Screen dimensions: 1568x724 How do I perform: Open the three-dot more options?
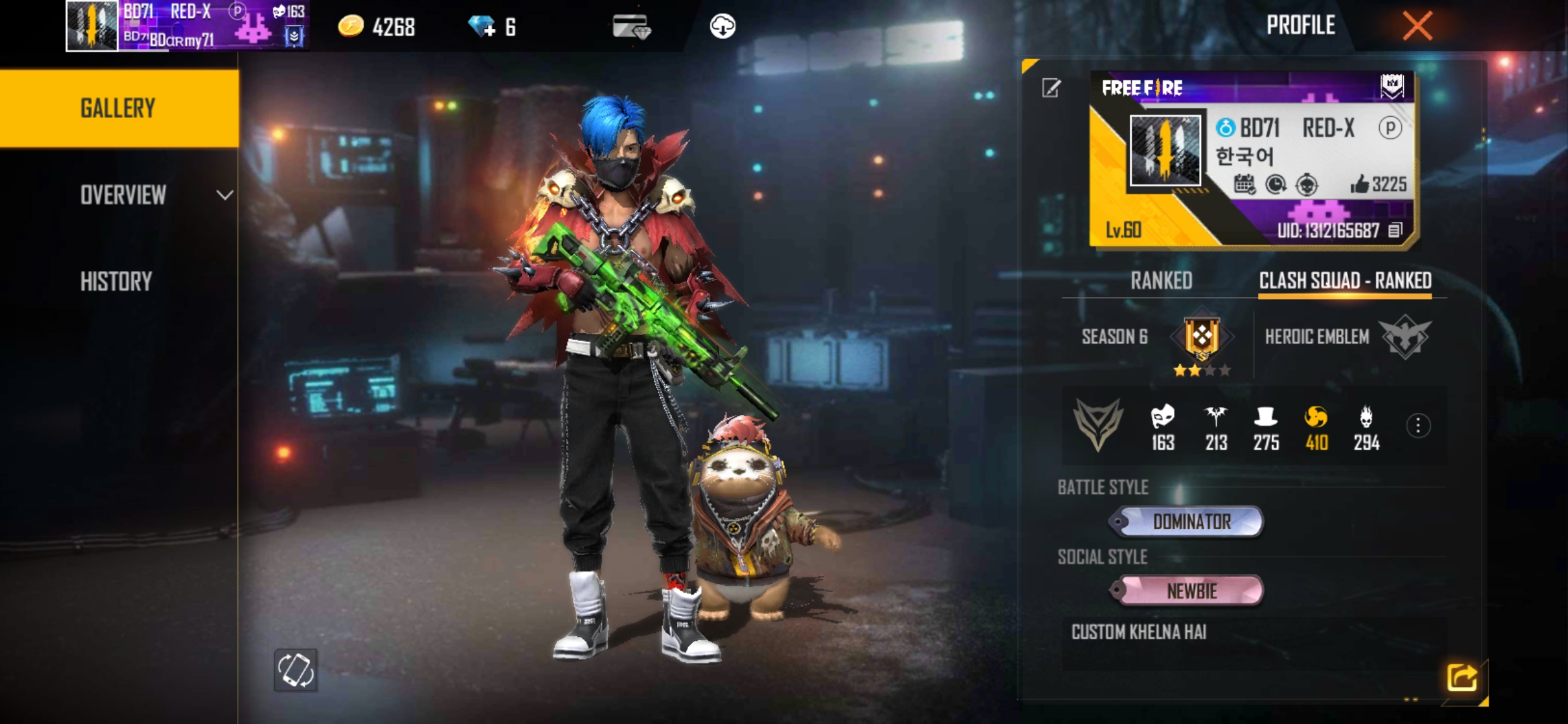coord(1418,426)
